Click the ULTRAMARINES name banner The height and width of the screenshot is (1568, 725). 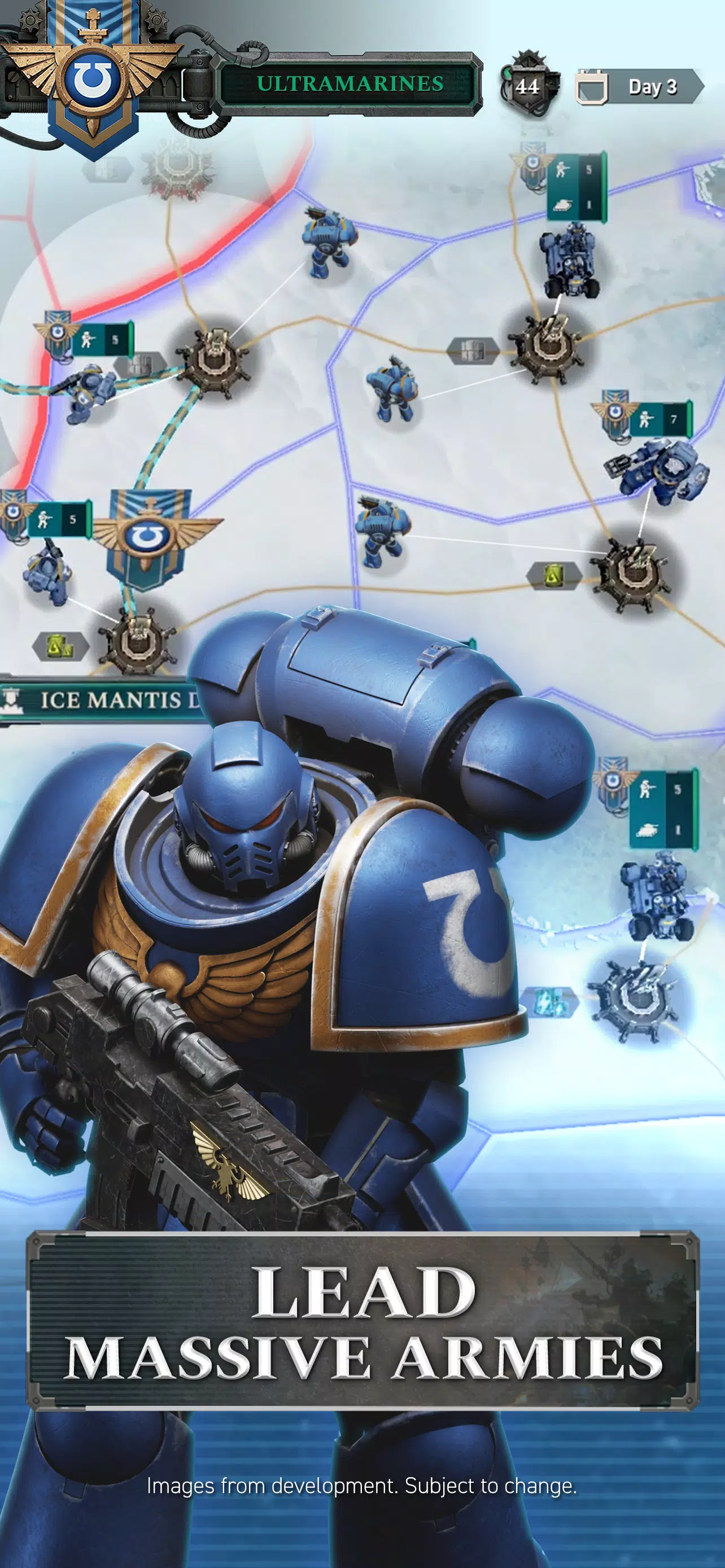tap(350, 84)
